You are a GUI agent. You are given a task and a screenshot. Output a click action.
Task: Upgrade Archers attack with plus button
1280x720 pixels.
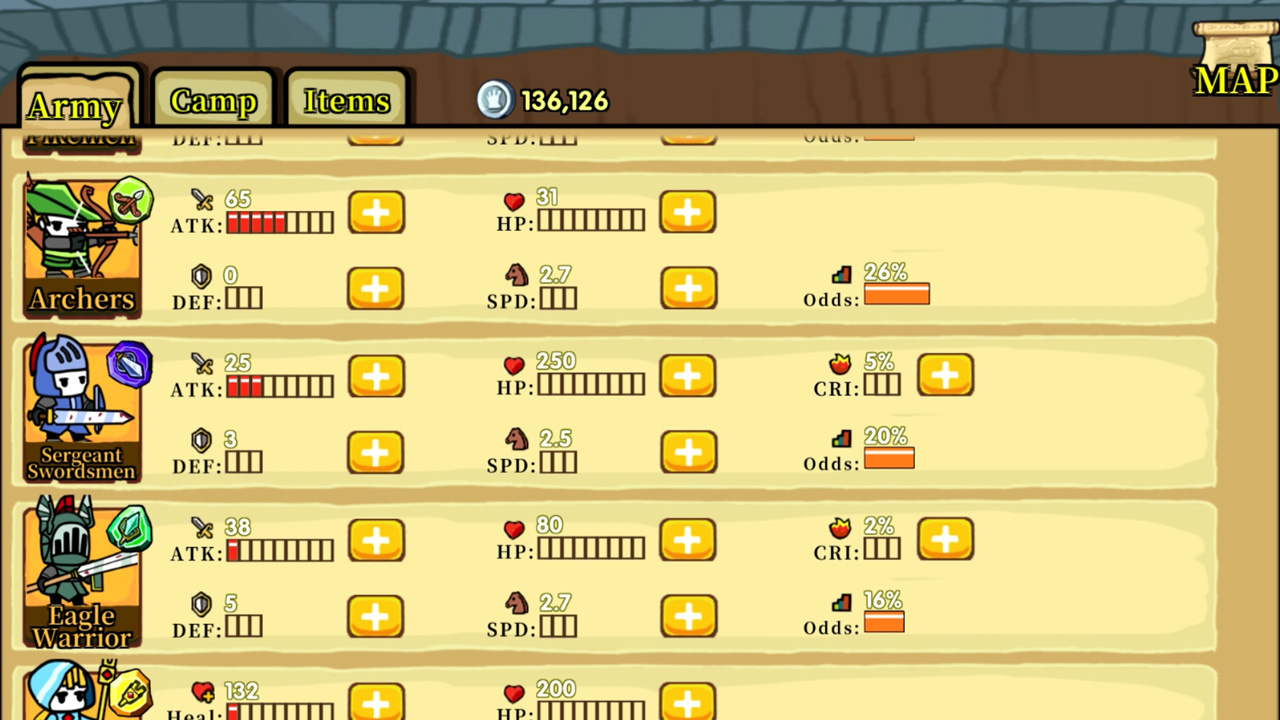(x=376, y=212)
